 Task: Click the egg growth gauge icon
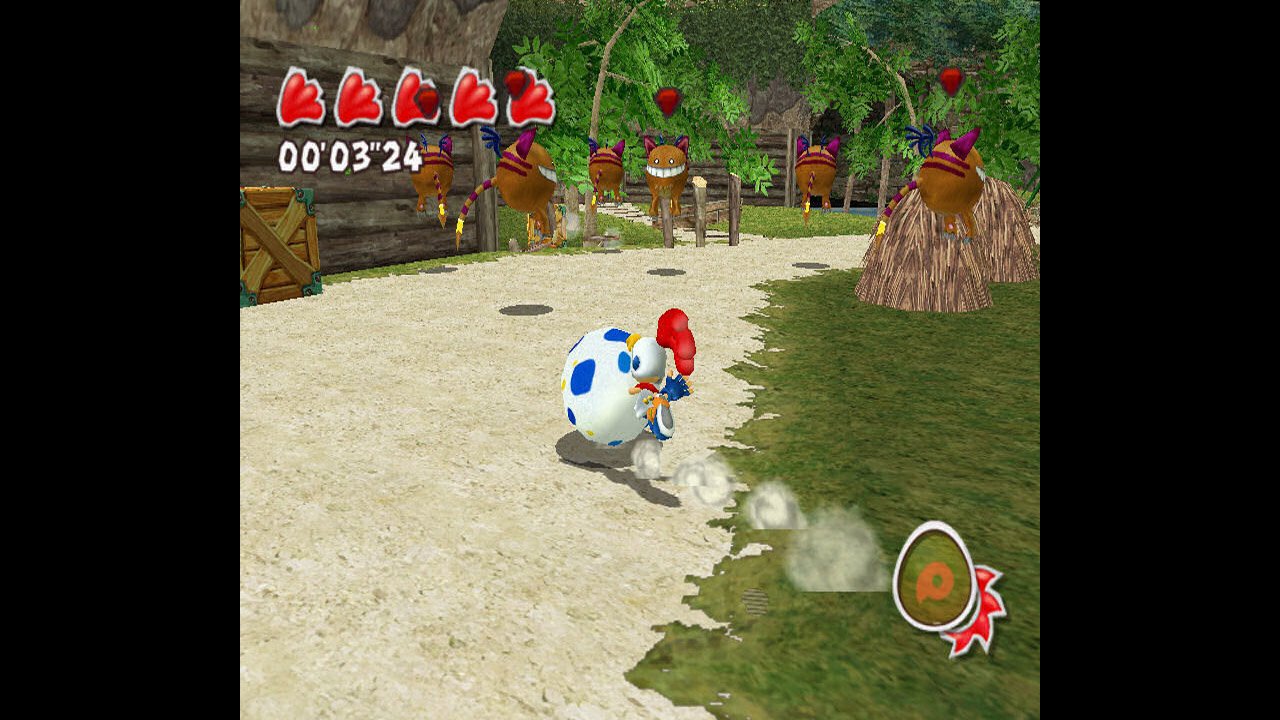pos(935,577)
